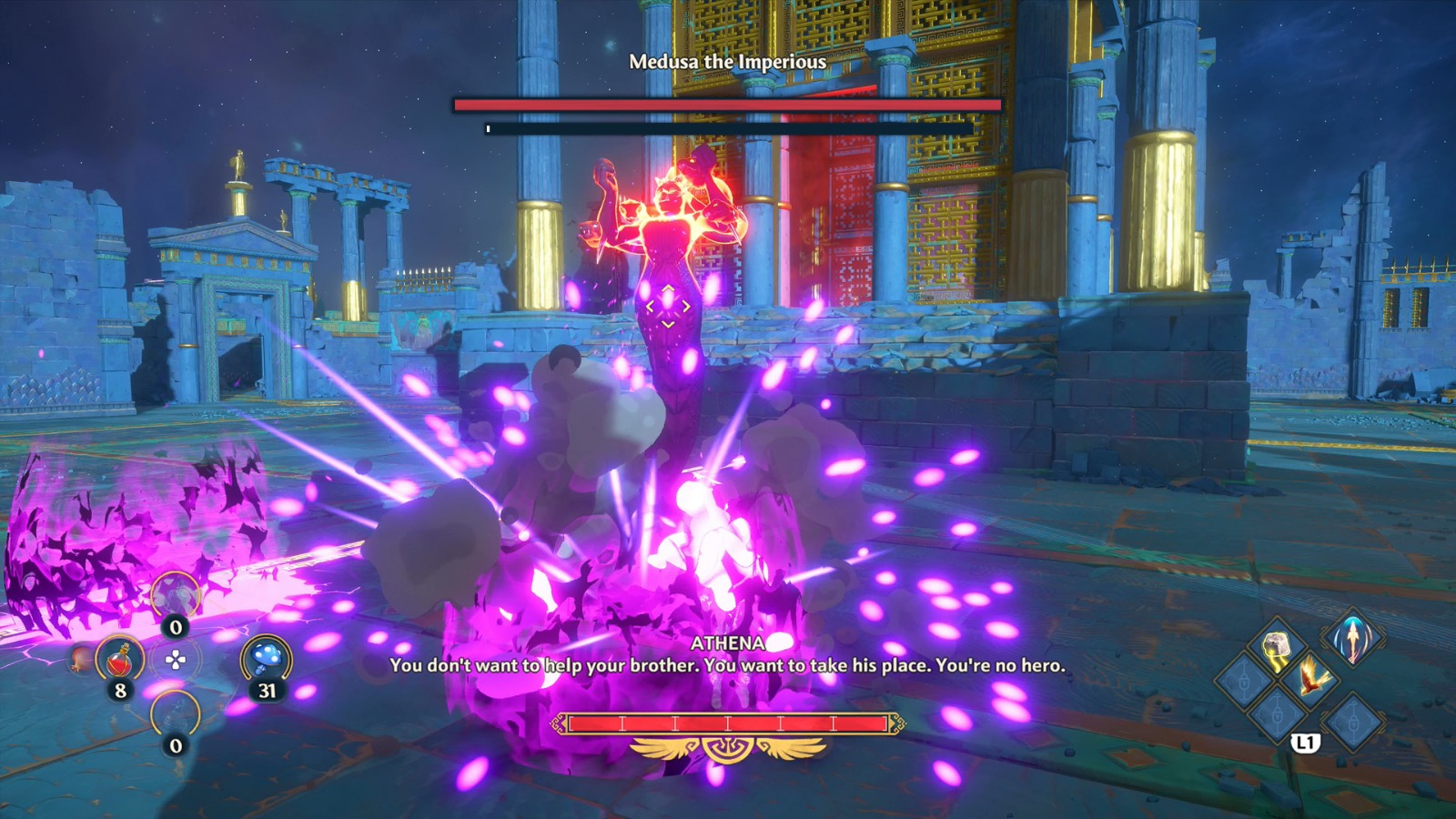Activate the blue upward-arrow leap ability
This screenshot has height=819, width=1456.
(1353, 639)
